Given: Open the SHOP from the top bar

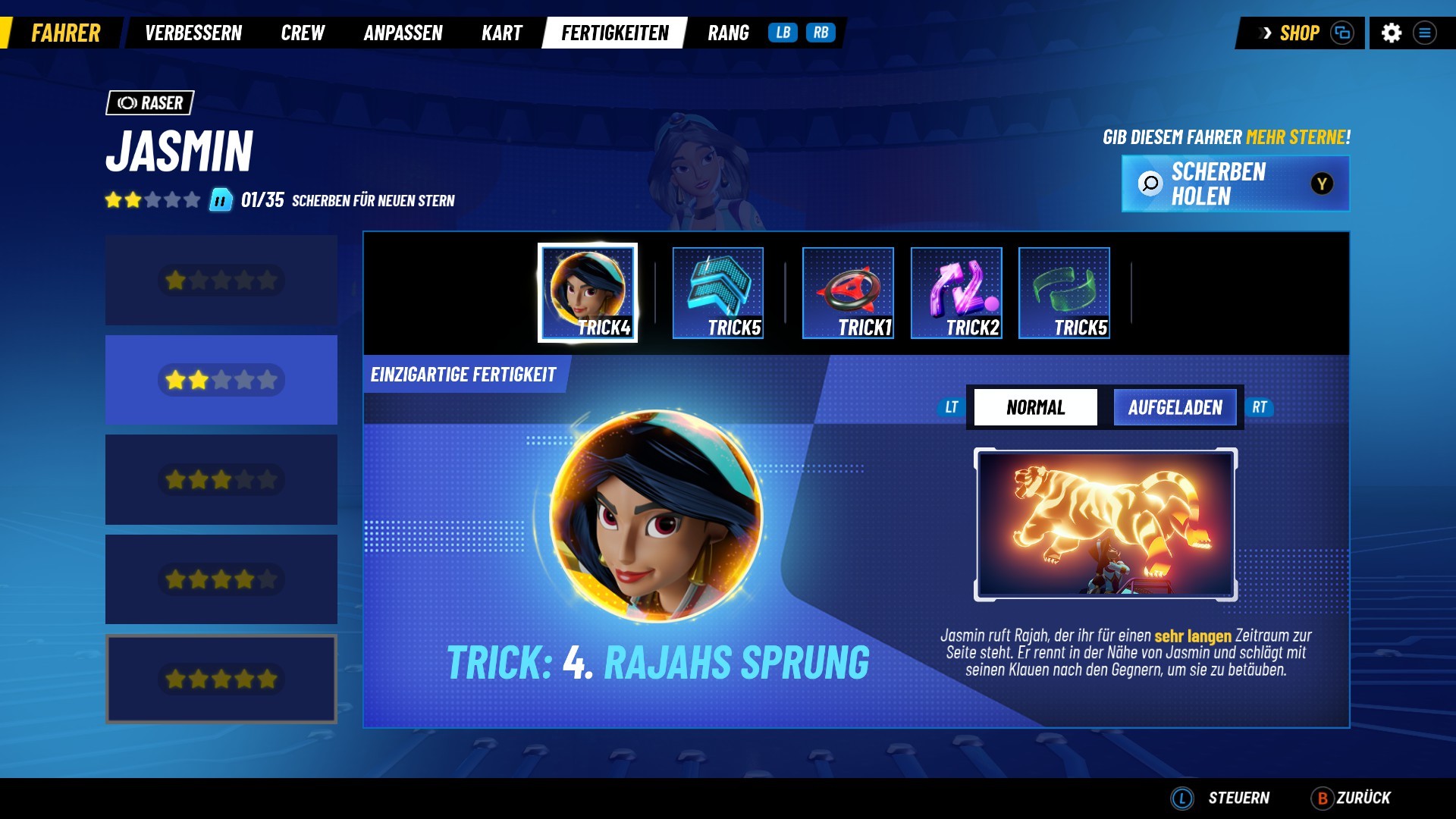Looking at the screenshot, I should (1298, 33).
